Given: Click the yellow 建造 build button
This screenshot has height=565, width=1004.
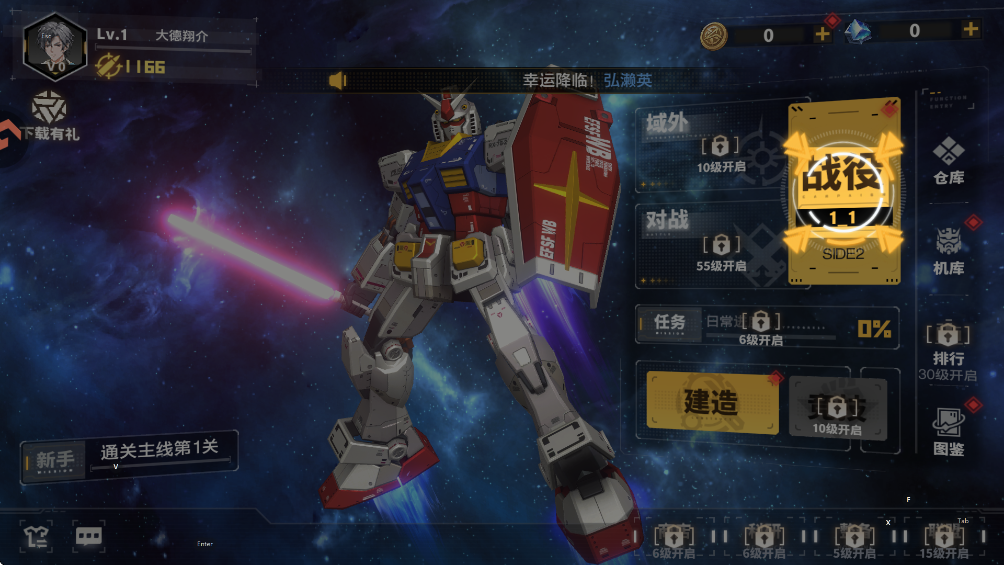Looking at the screenshot, I should click(x=712, y=401).
